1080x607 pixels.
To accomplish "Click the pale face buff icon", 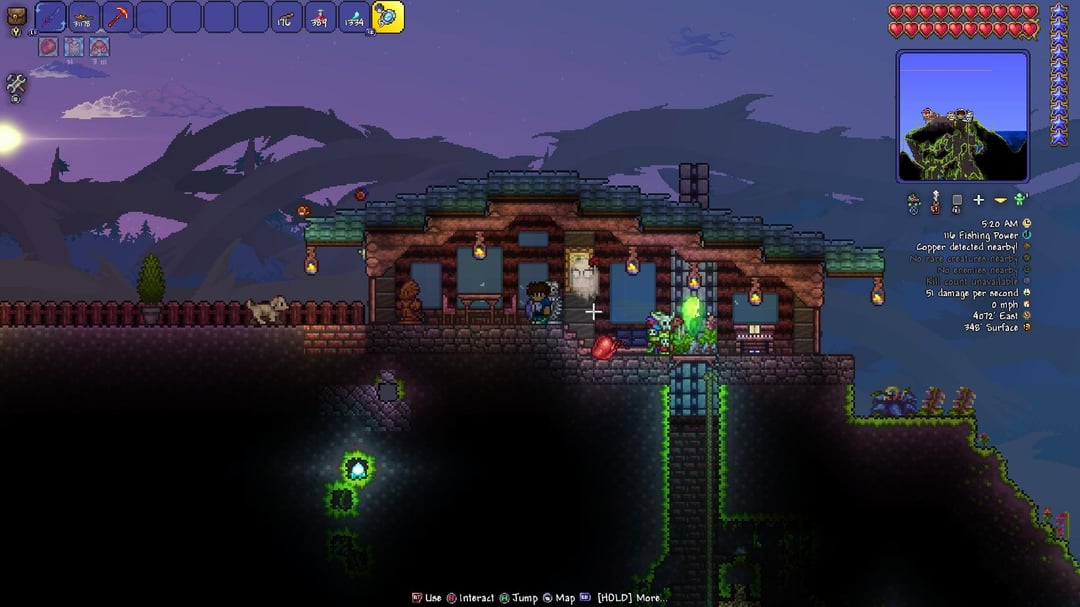I will (x=73, y=47).
